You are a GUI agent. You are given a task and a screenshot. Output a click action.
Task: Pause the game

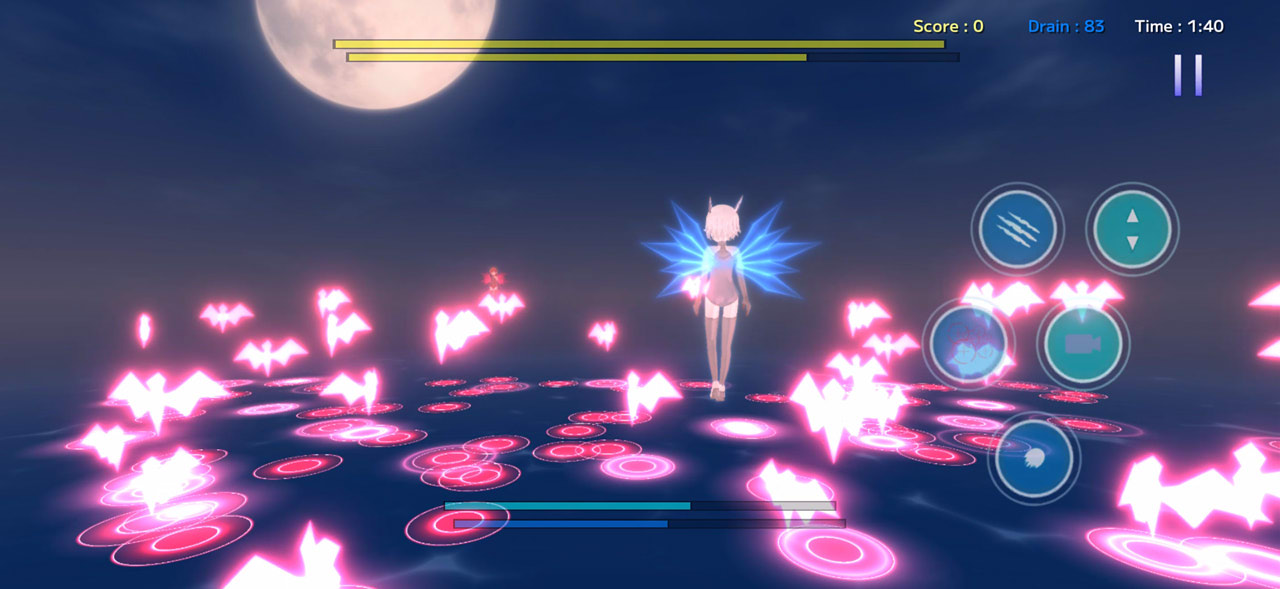click(1188, 75)
